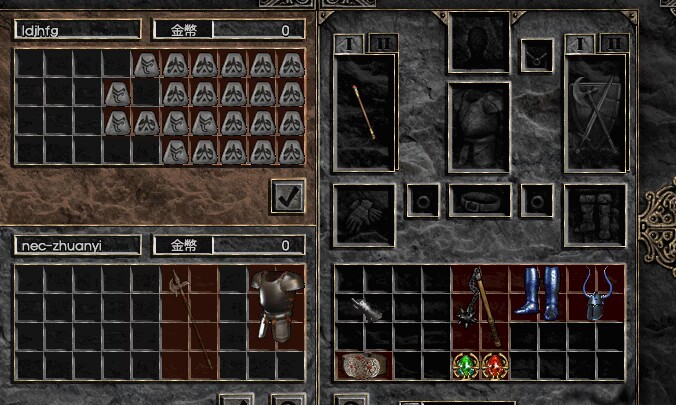
Task: Click the empty boots equipment slot
Action: click(x=595, y=214)
